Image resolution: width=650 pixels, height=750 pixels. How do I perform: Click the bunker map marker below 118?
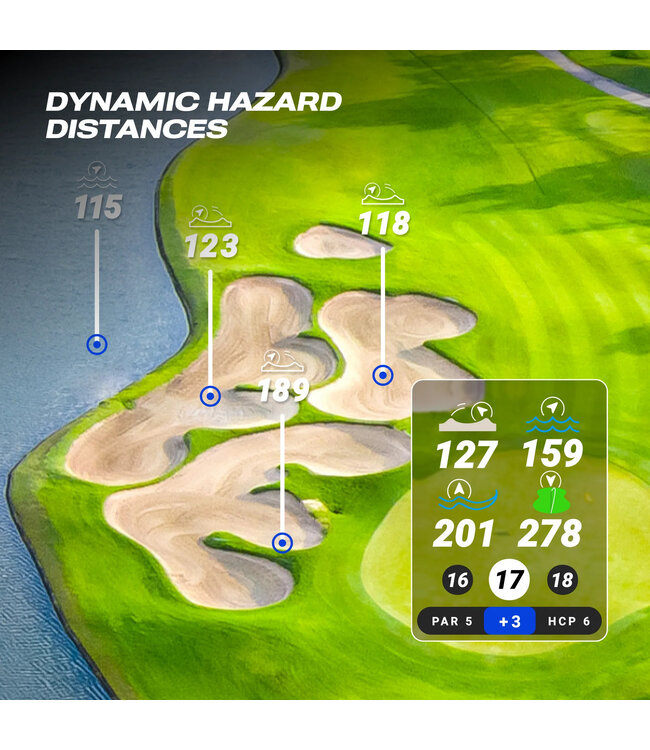(x=382, y=375)
